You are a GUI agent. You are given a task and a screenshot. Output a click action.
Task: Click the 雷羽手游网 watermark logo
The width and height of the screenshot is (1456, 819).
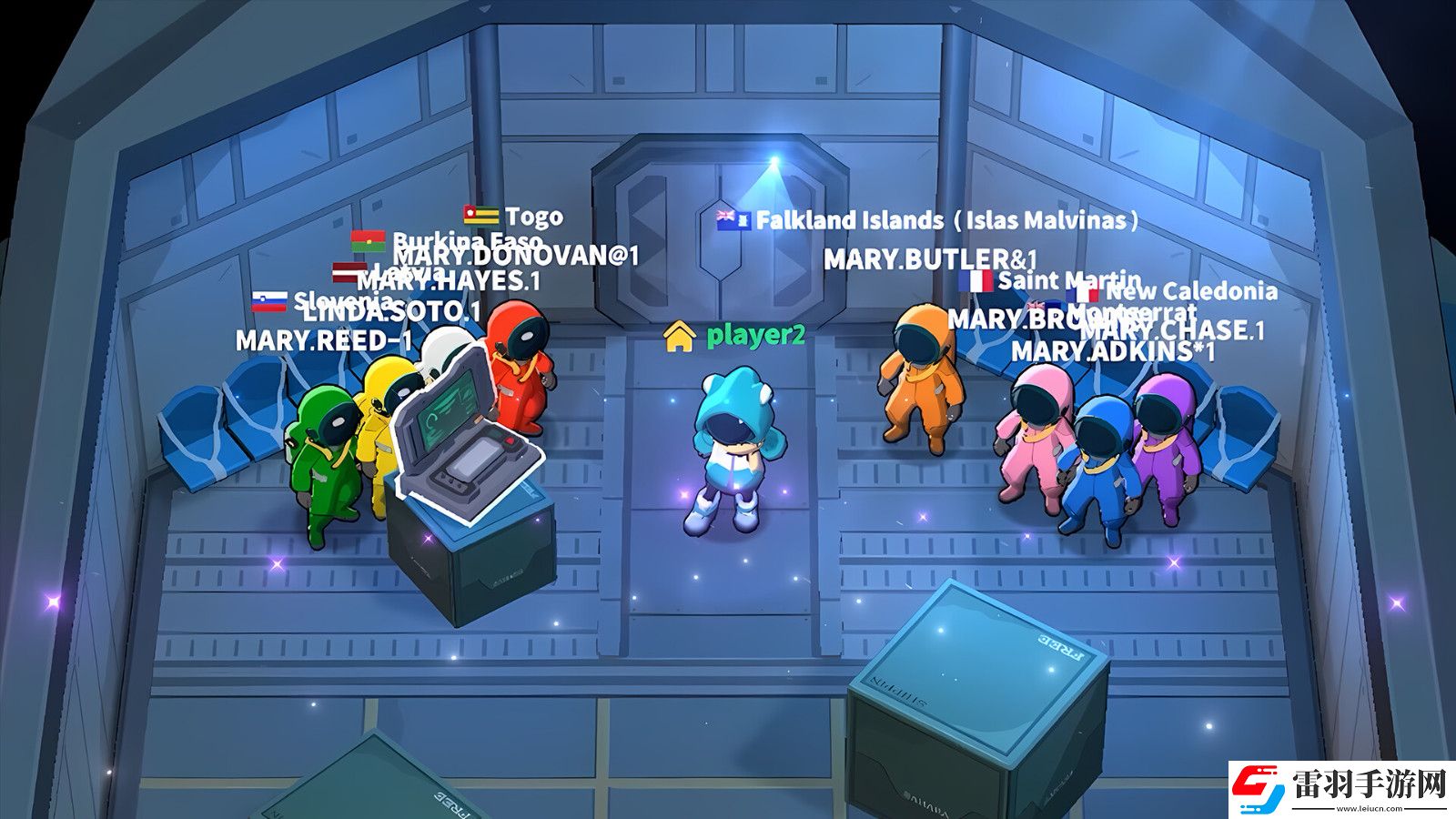(1339, 784)
